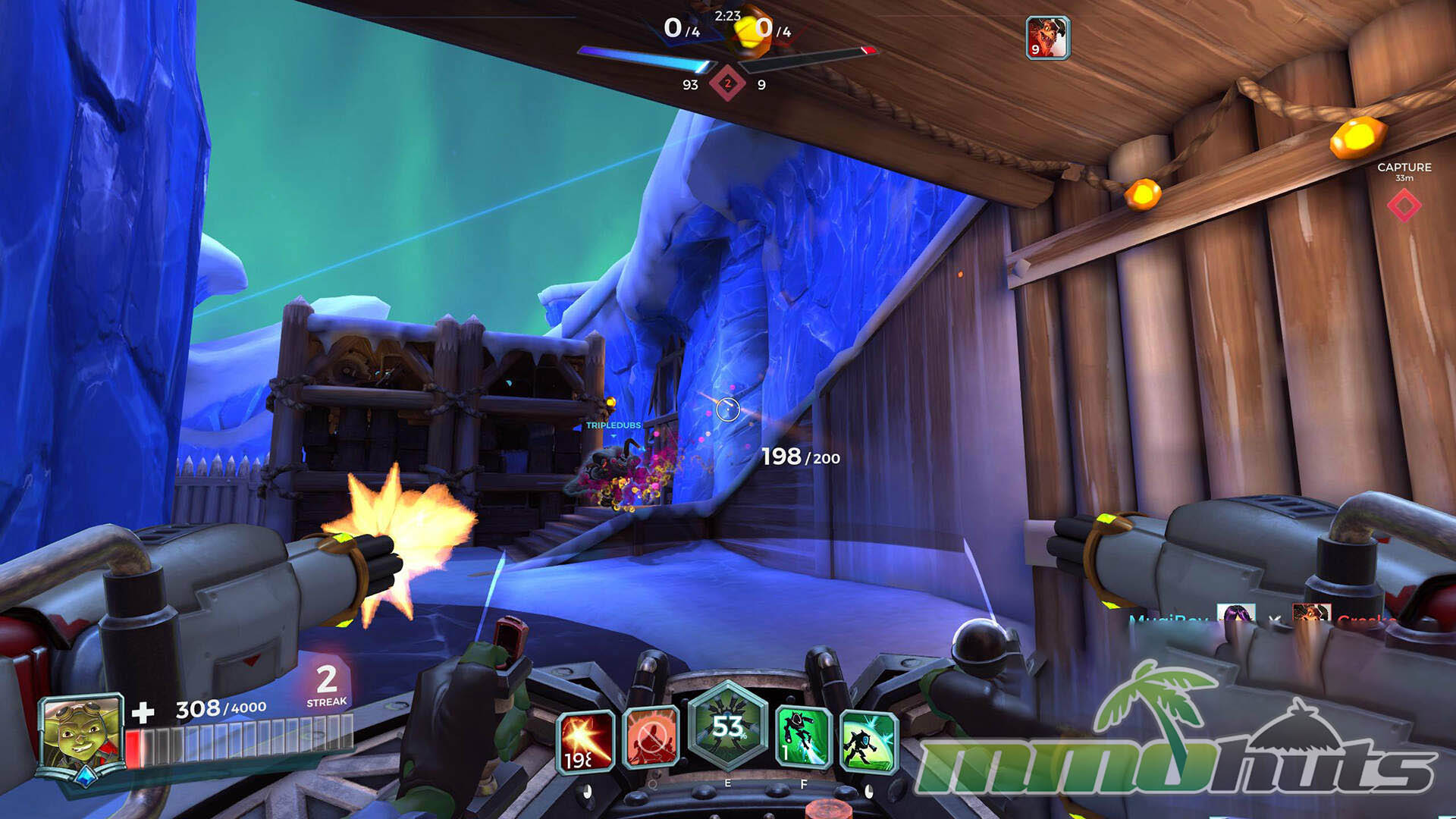Activate the disabled orange missile ability icon

point(650,736)
